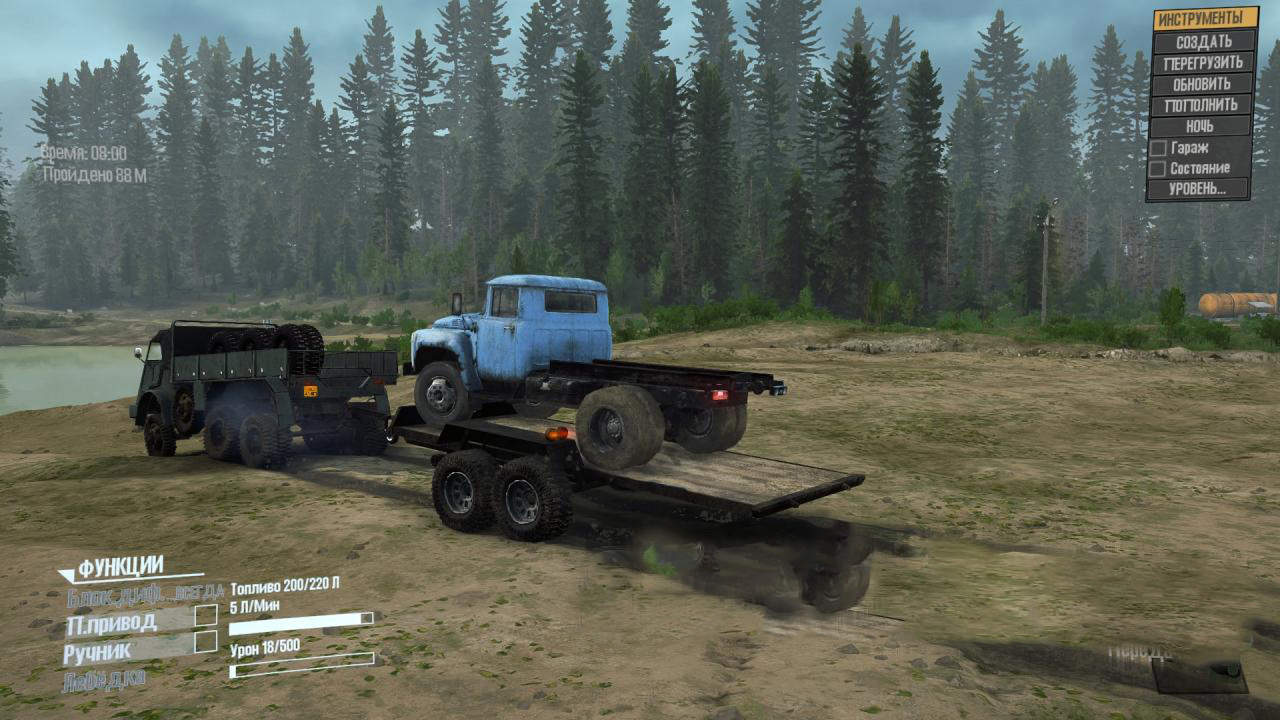Click the gearbox shifter widget
This screenshot has height=720, width=1280.
tap(1198, 674)
